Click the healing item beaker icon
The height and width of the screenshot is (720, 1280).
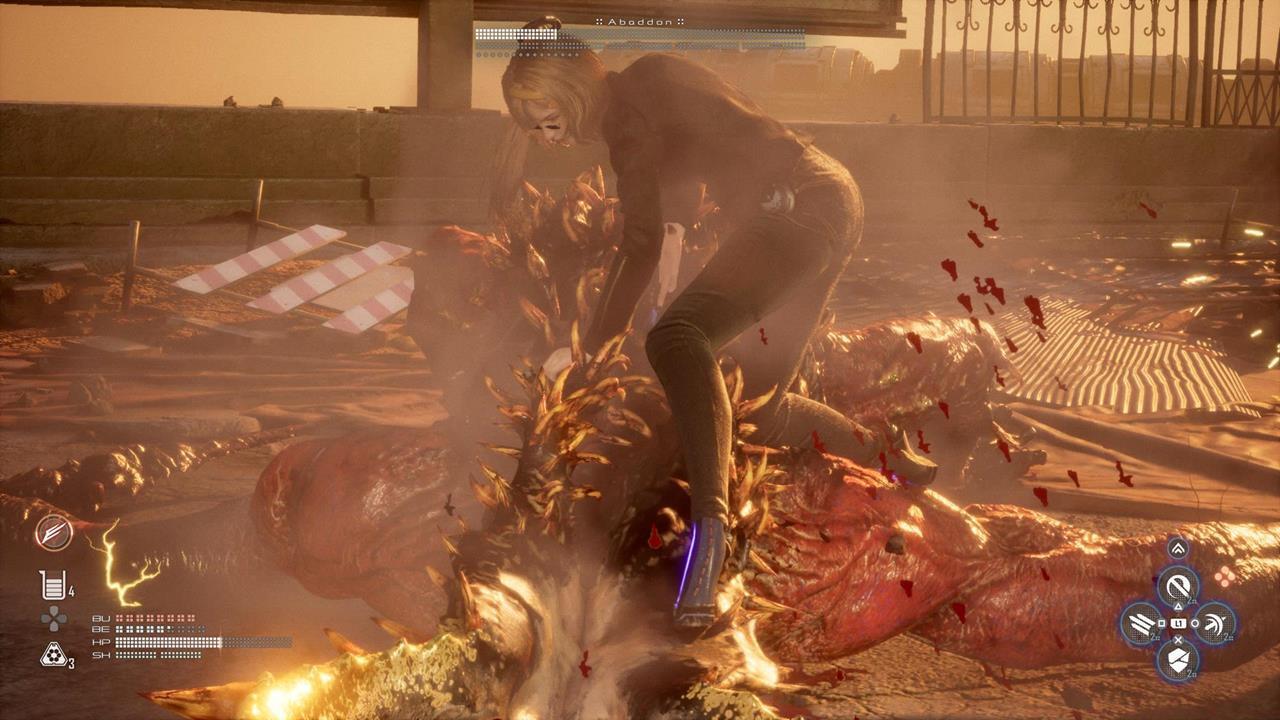(x=50, y=582)
